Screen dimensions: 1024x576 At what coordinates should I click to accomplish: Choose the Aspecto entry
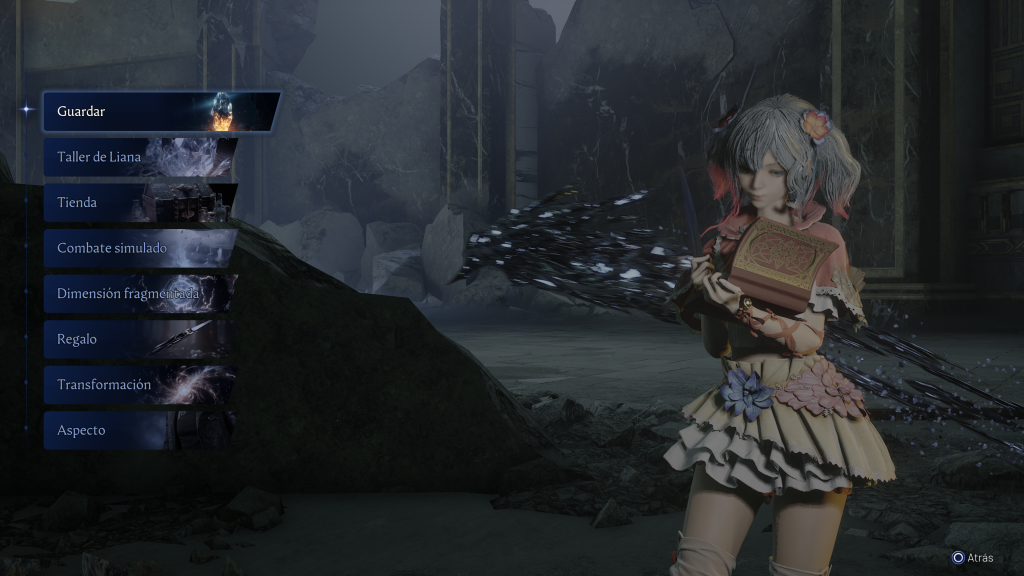coord(140,430)
